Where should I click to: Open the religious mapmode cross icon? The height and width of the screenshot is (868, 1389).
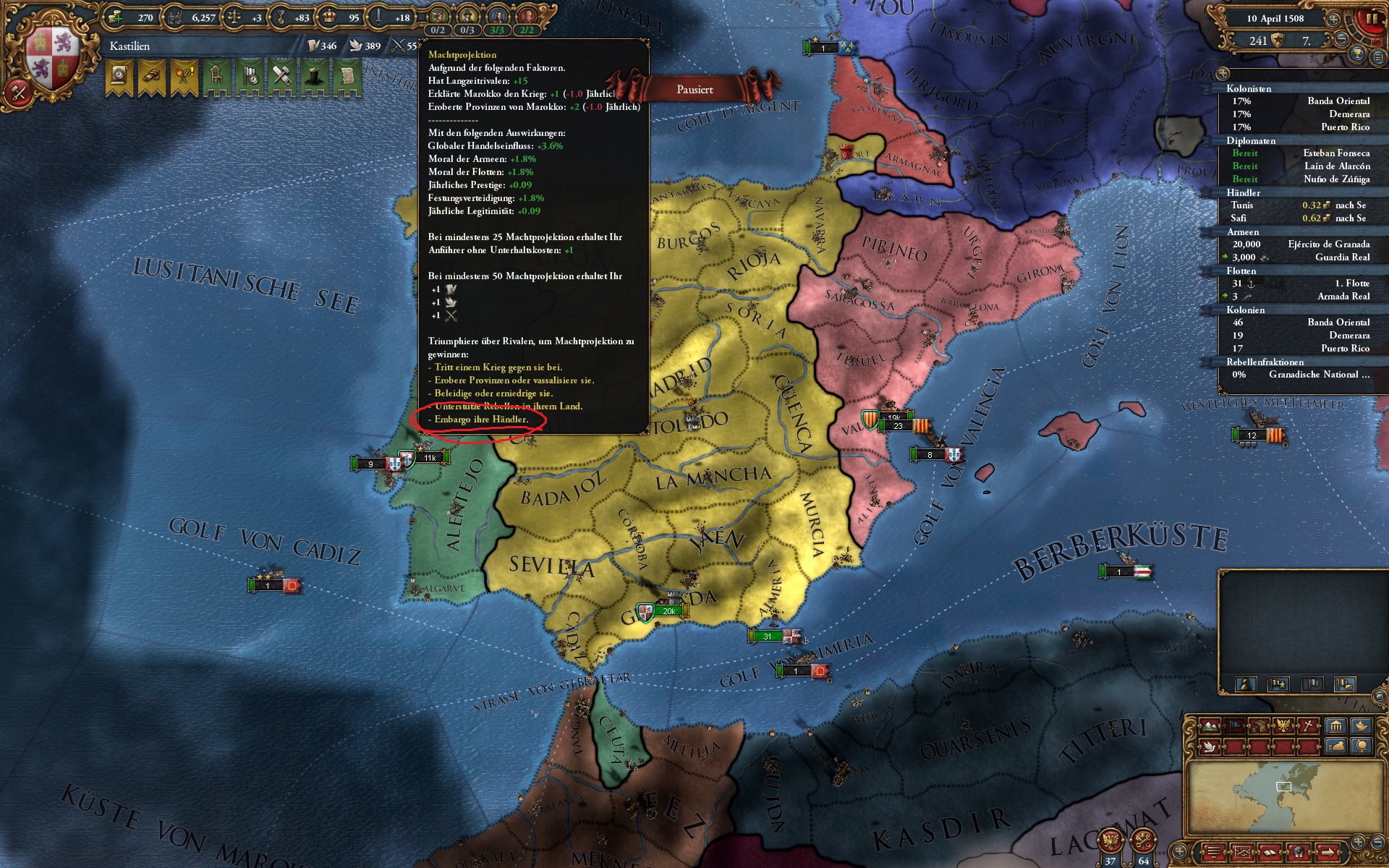click(x=1309, y=725)
